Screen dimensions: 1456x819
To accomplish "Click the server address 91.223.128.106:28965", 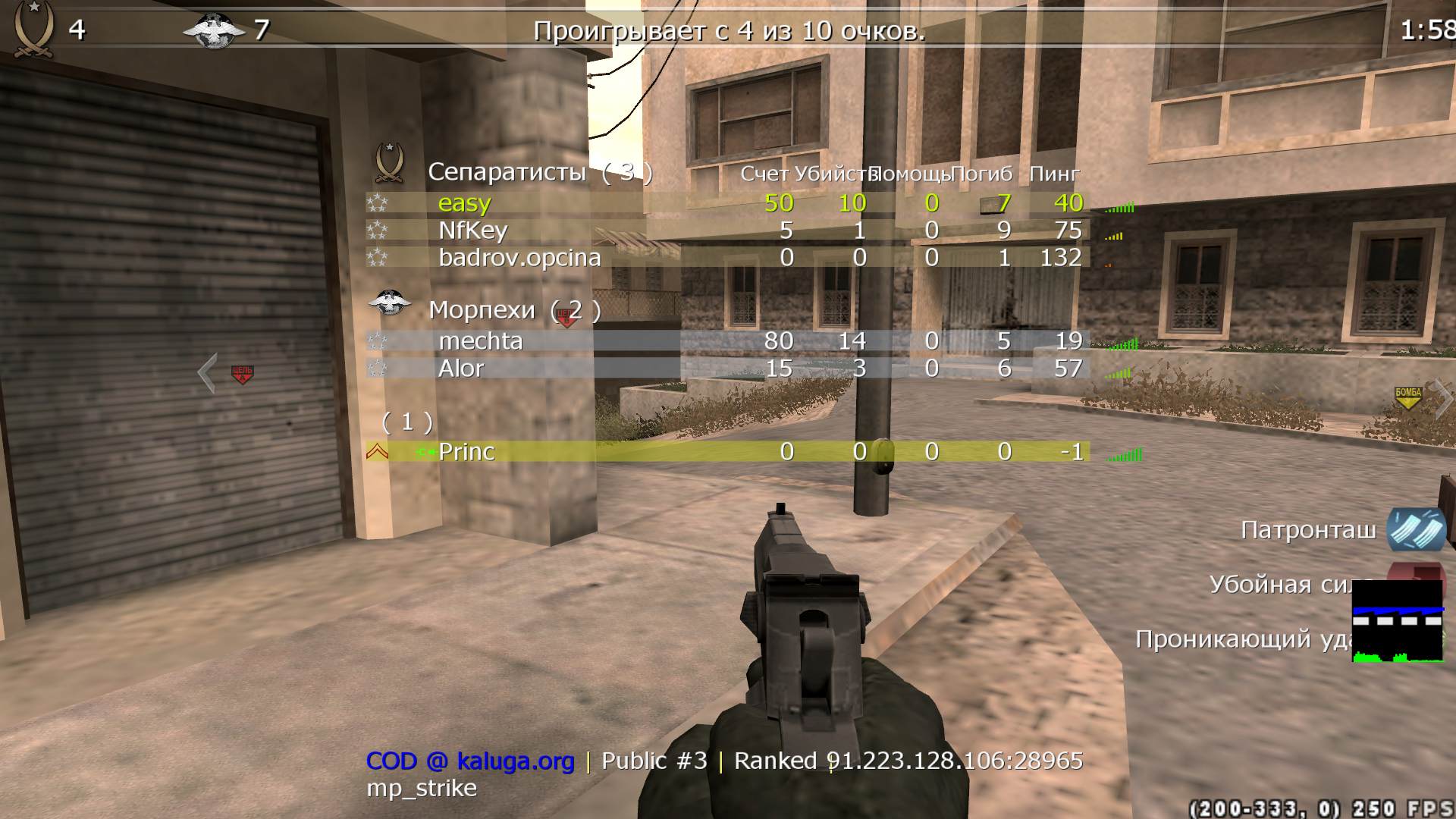I will point(957,760).
